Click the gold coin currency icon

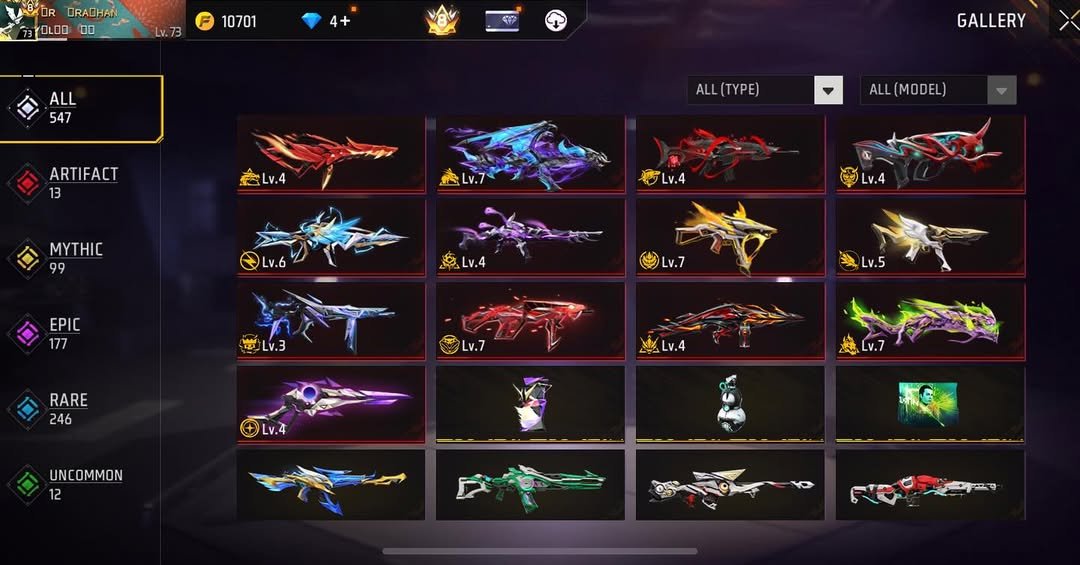tap(205, 21)
